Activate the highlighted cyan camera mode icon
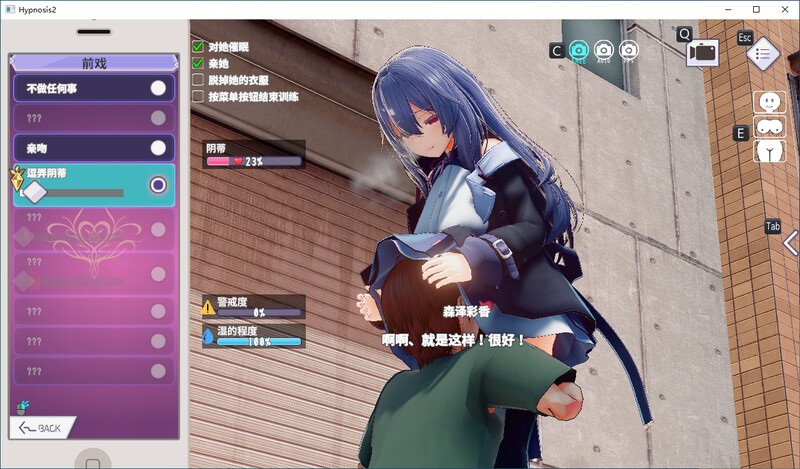This screenshot has height=469, width=800. 578,50
